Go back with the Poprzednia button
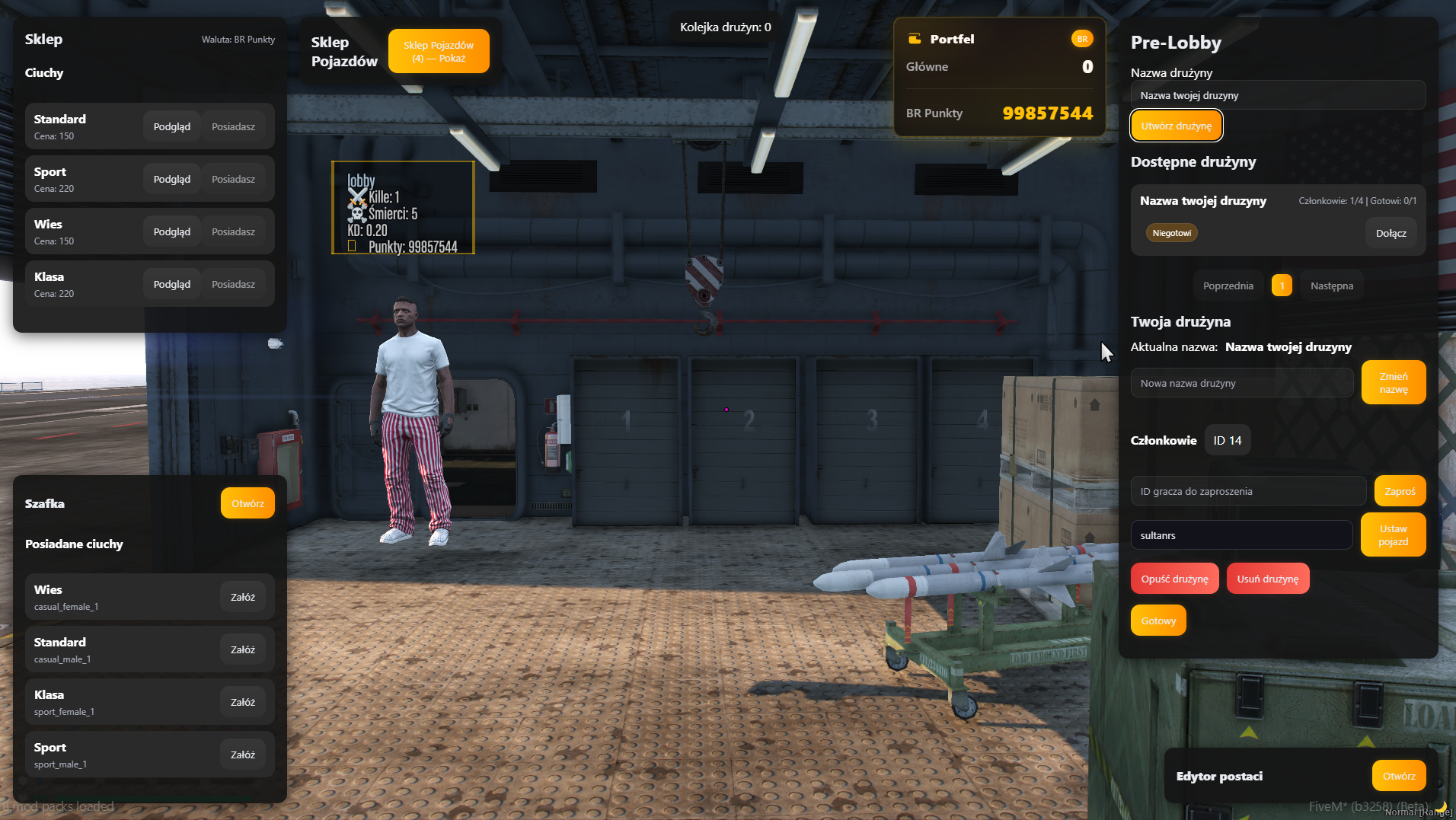 pos(1228,286)
